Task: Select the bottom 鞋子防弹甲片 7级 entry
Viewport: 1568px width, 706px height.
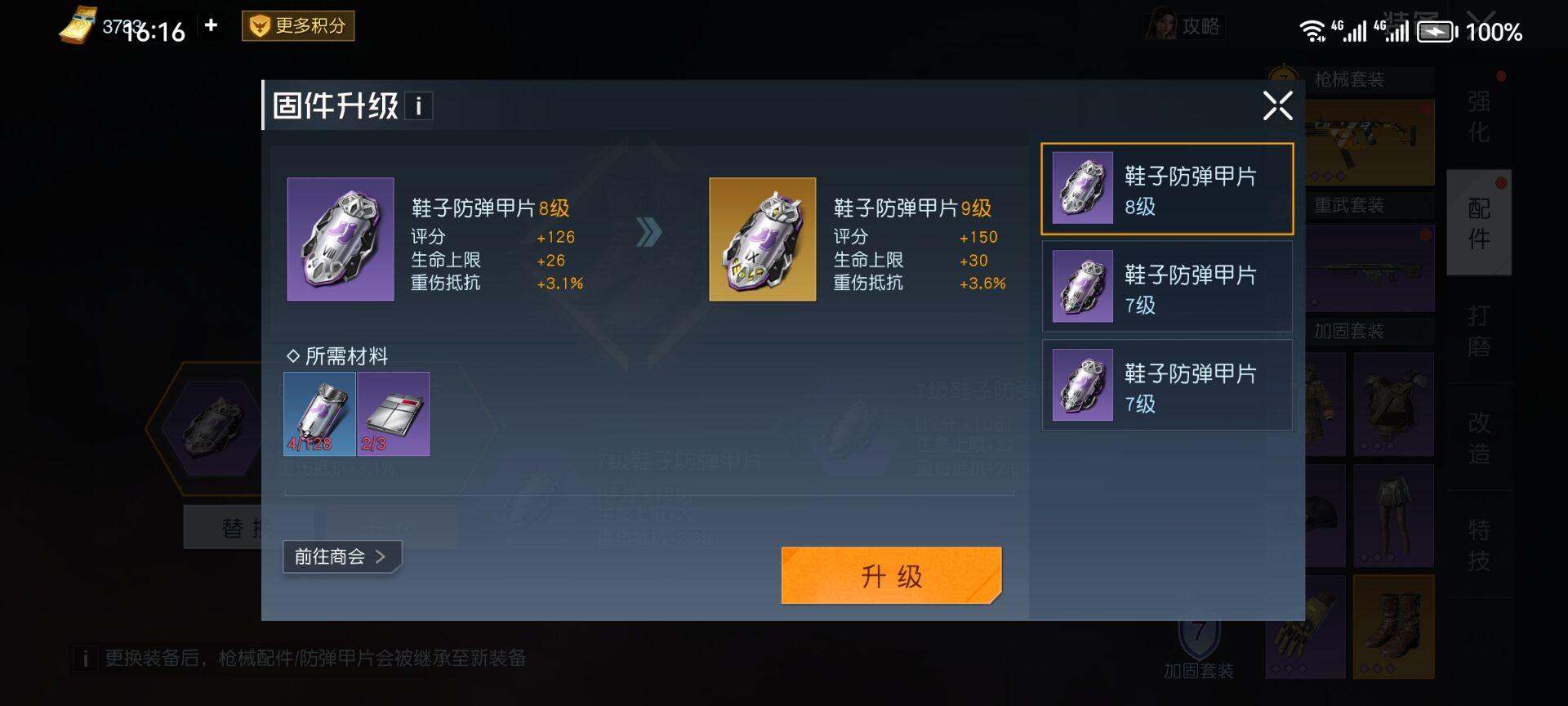Action: (1166, 385)
